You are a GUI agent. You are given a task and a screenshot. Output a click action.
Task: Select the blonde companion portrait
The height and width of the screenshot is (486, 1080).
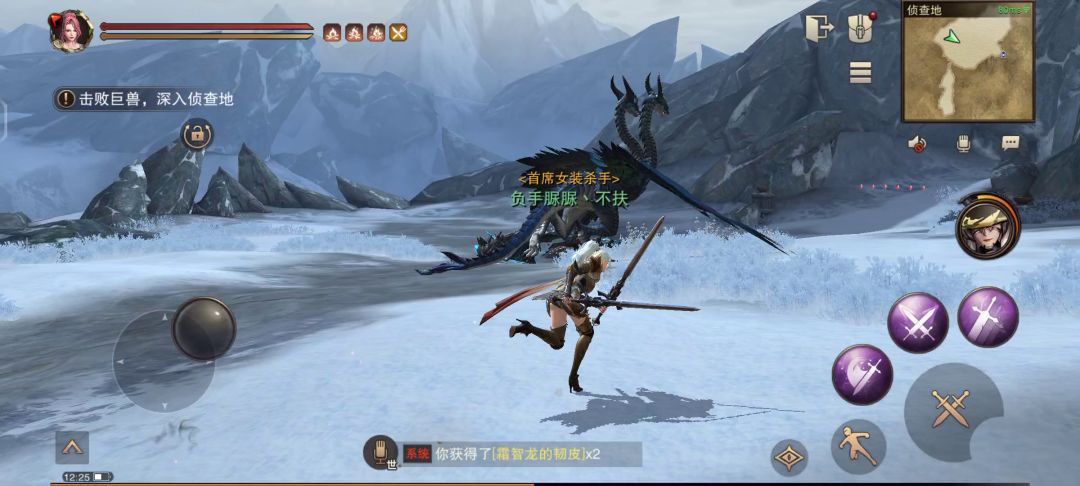(985, 228)
